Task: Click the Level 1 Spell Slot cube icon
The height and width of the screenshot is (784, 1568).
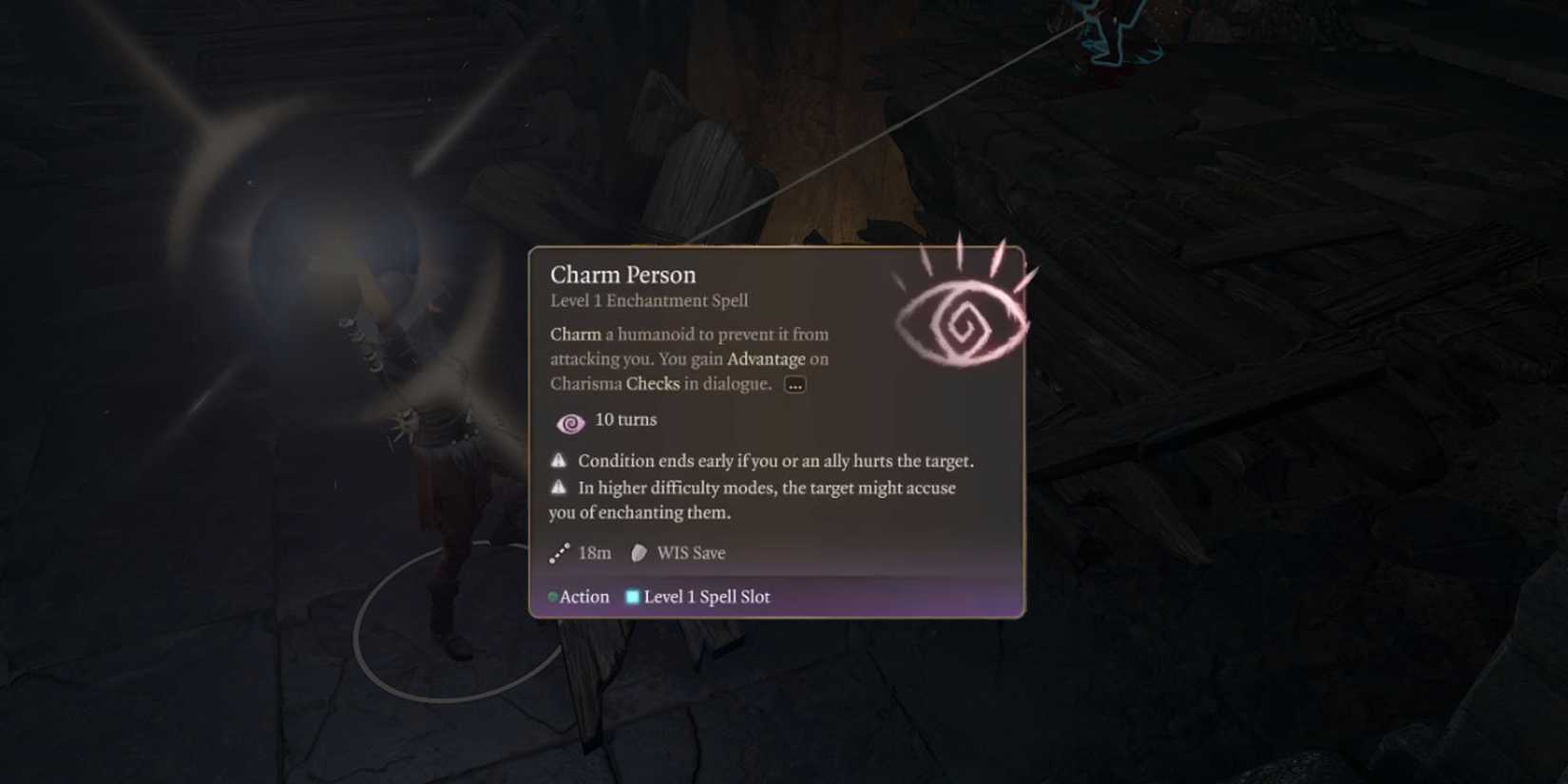Action: tap(631, 597)
